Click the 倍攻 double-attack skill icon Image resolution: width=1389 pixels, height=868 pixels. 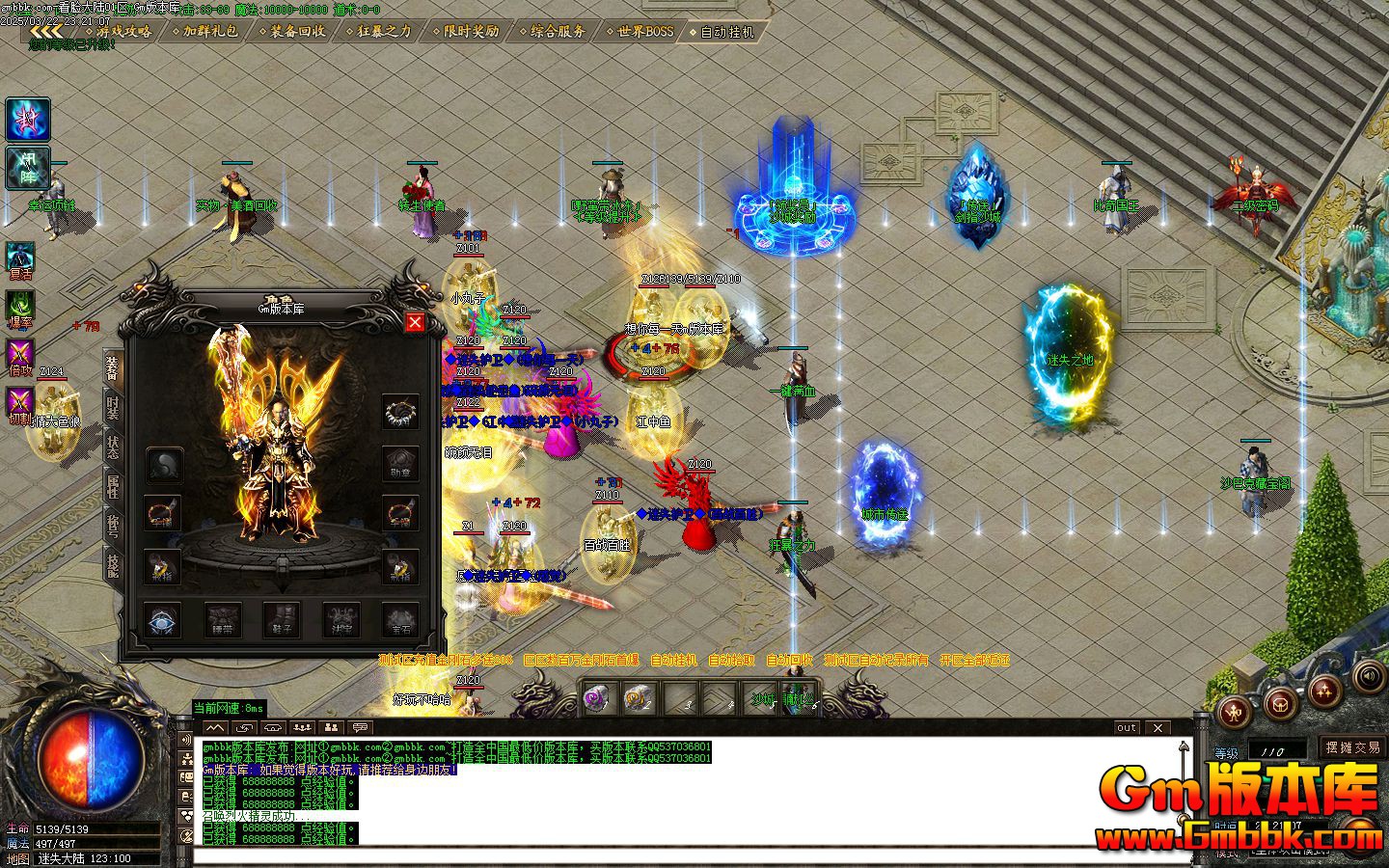tap(19, 349)
